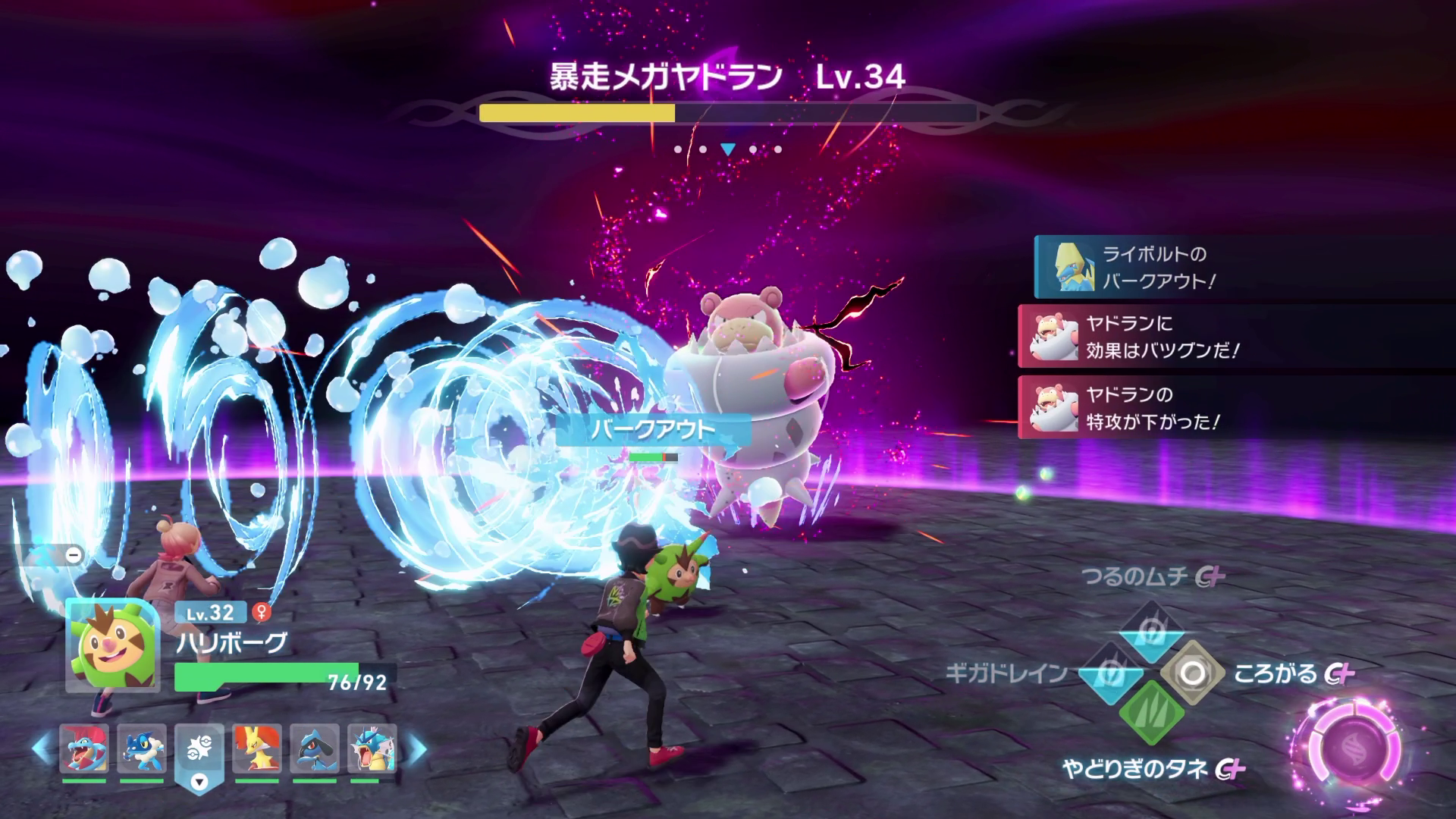Switch to Feraligatr in the party bar
Image resolution: width=1456 pixels, height=819 pixels.
click(x=83, y=748)
